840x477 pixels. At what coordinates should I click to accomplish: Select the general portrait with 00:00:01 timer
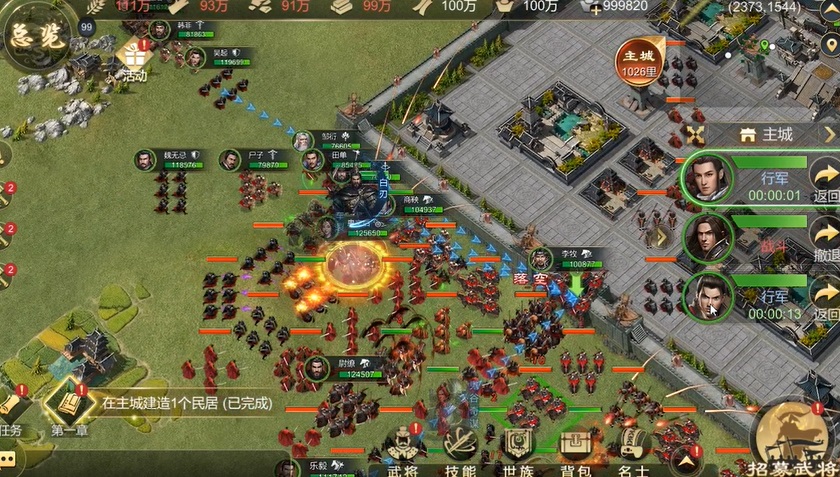point(708,178)
